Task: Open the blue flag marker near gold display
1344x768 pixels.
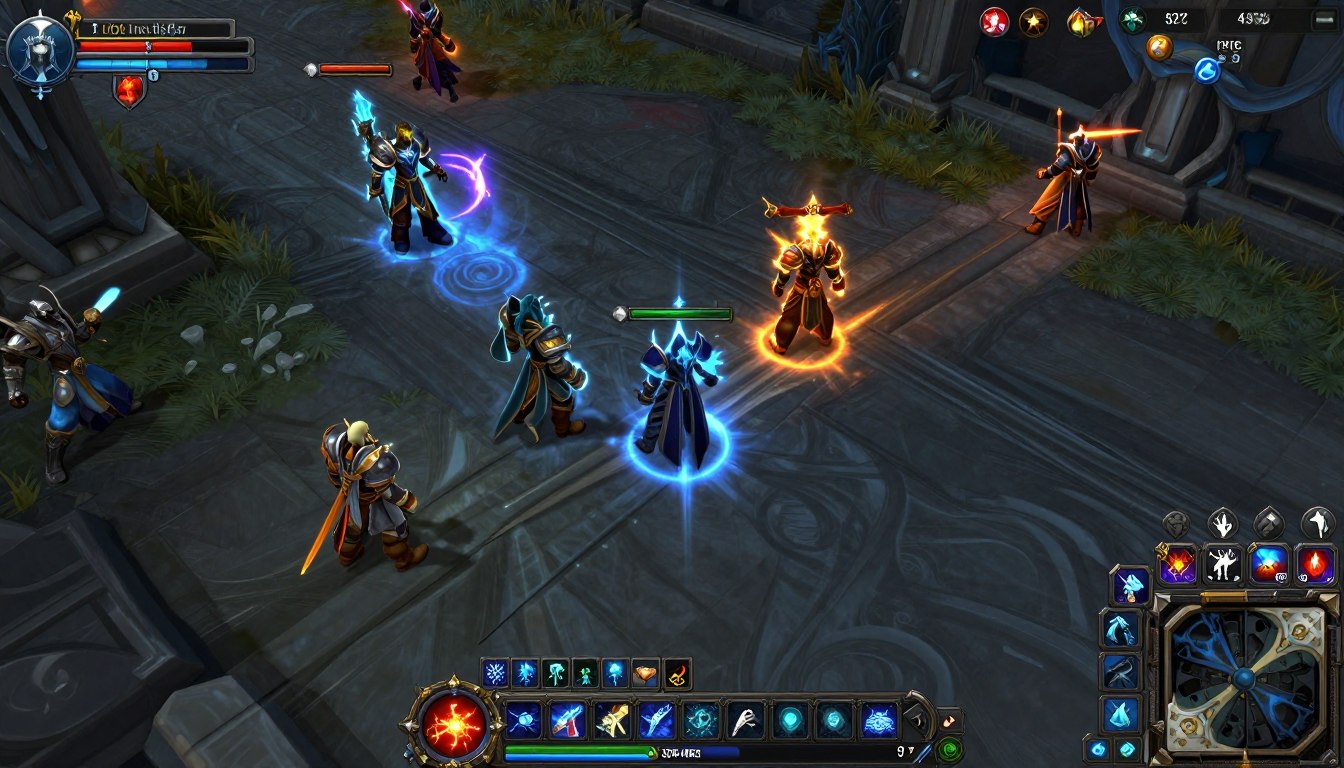Action: click(x=1208, y=70)
